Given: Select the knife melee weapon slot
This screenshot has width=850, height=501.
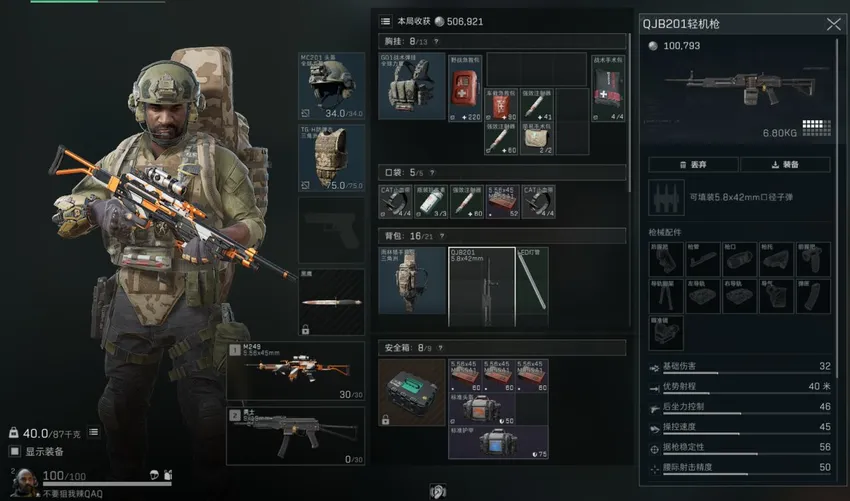Looking at the screenshot, I should (x=331, y=301).
